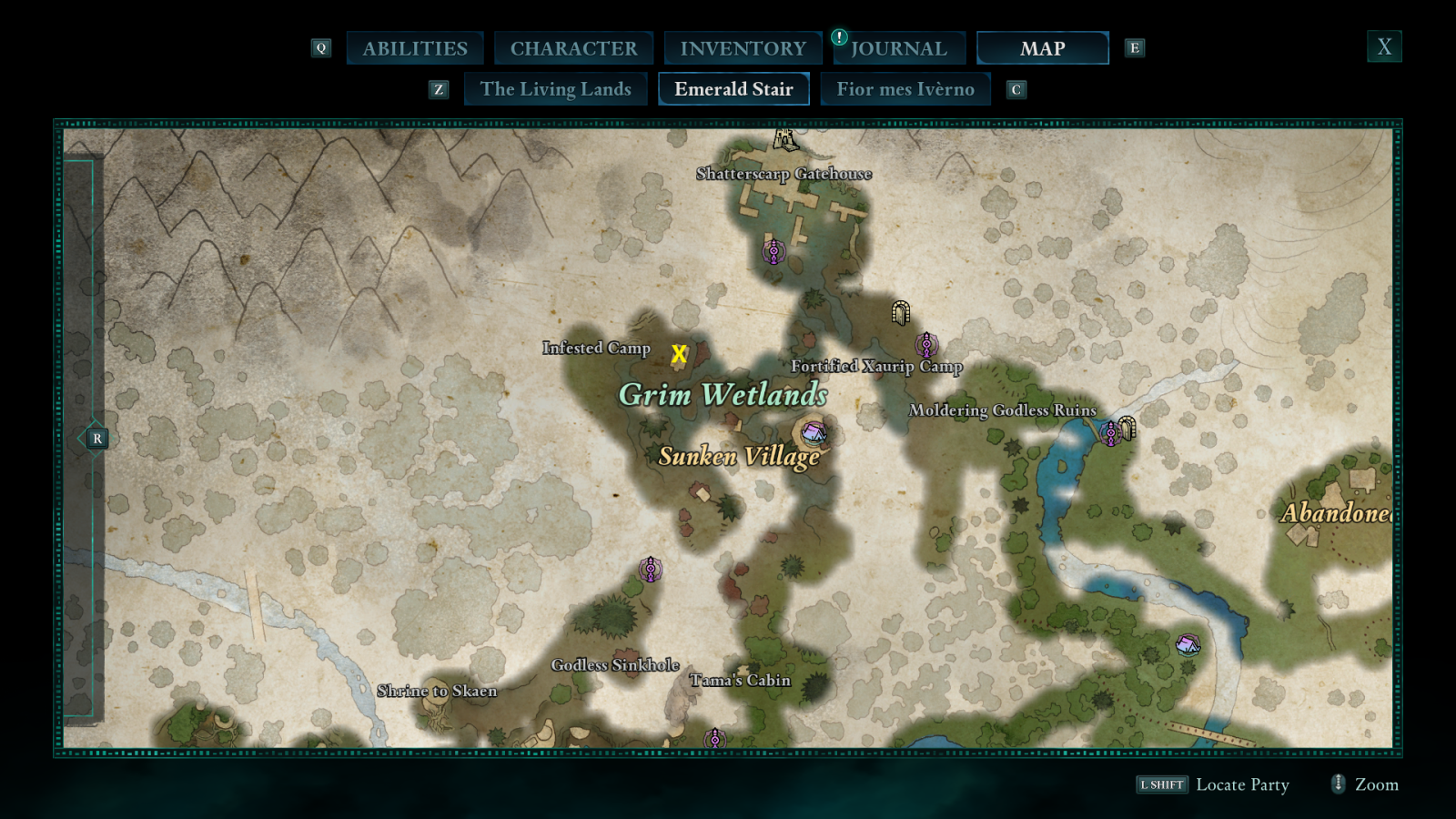Show The Living Lands map
The width and height of the screenshot is (1456, 819).
pos(555,89)
